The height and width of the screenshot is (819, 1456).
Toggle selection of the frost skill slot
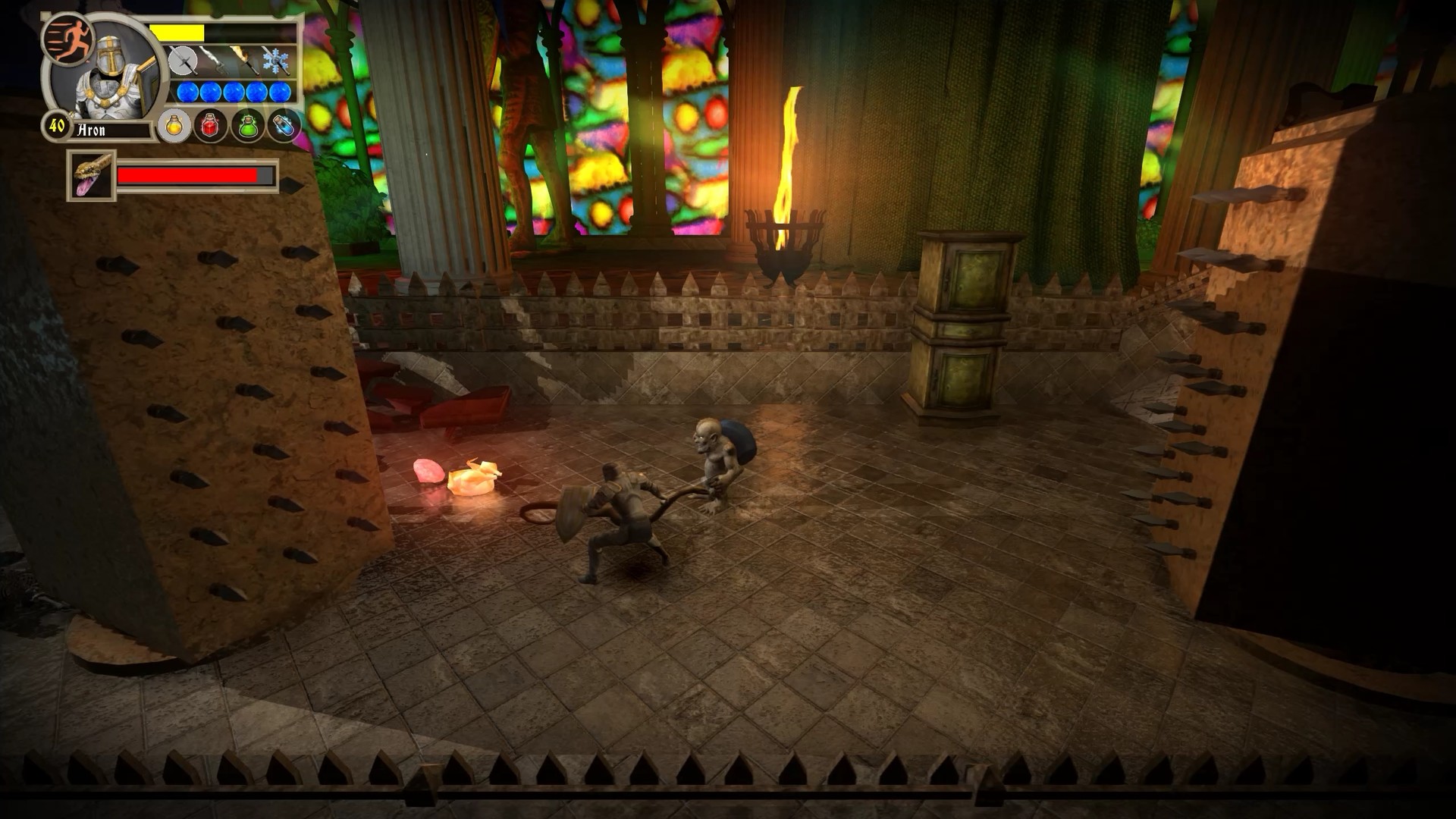pyautogui.click(x=275, y=61)
